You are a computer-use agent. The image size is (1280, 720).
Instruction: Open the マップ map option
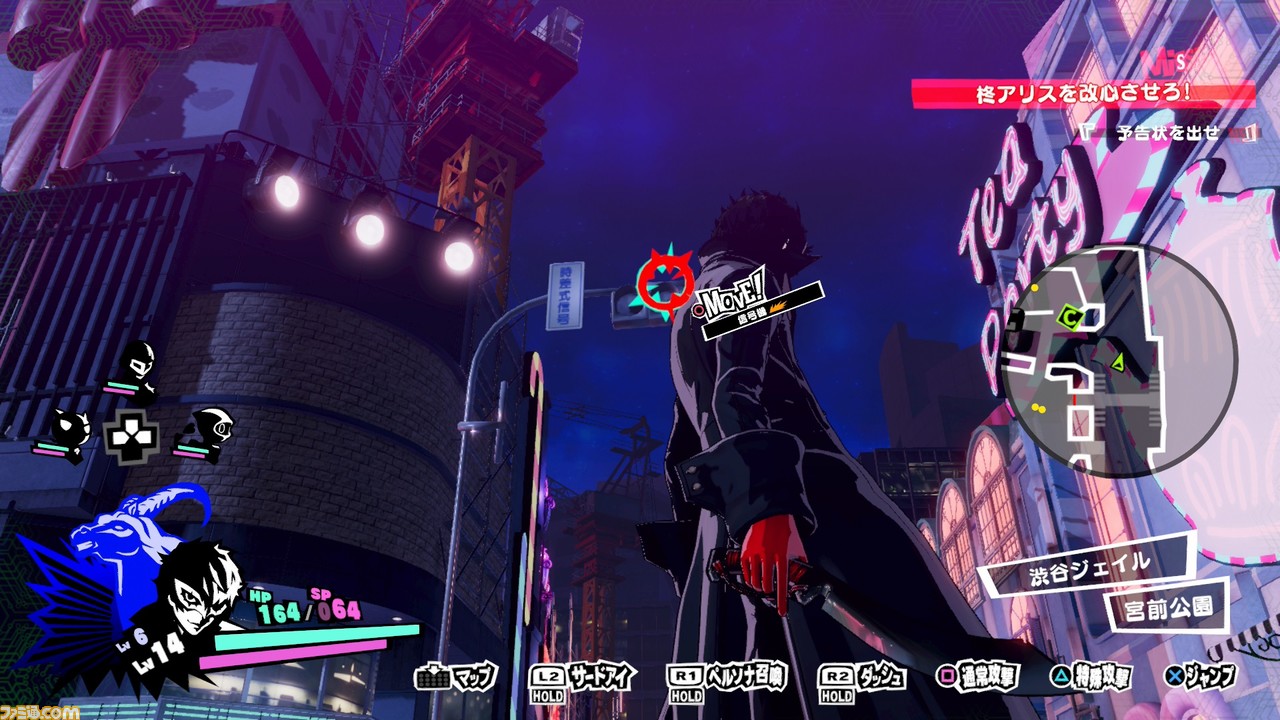456,677
